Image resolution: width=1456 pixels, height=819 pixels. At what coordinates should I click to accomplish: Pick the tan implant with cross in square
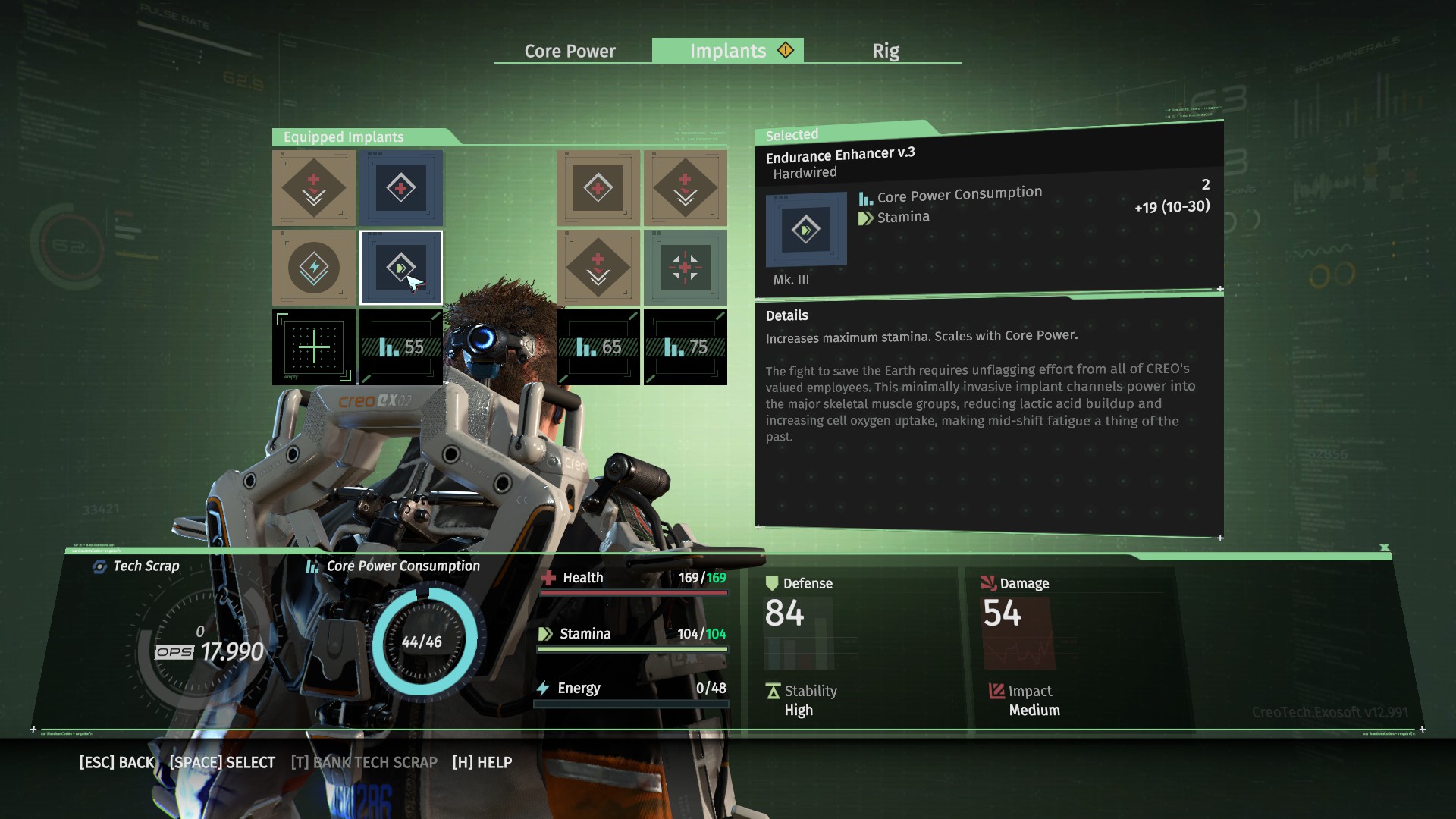(x=598, y=187)
